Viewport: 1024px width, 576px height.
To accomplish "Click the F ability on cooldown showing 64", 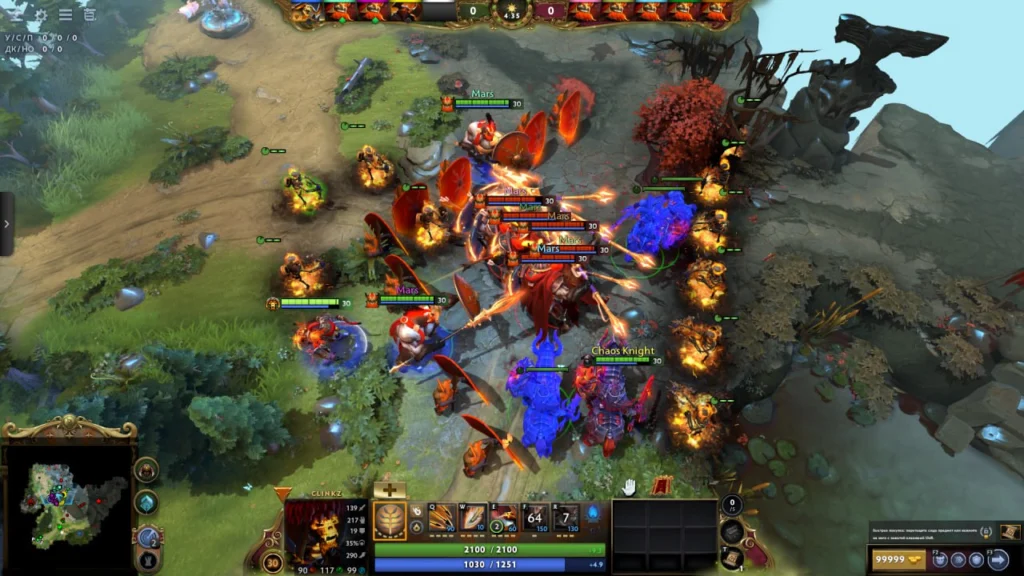I will coord(536,518).
